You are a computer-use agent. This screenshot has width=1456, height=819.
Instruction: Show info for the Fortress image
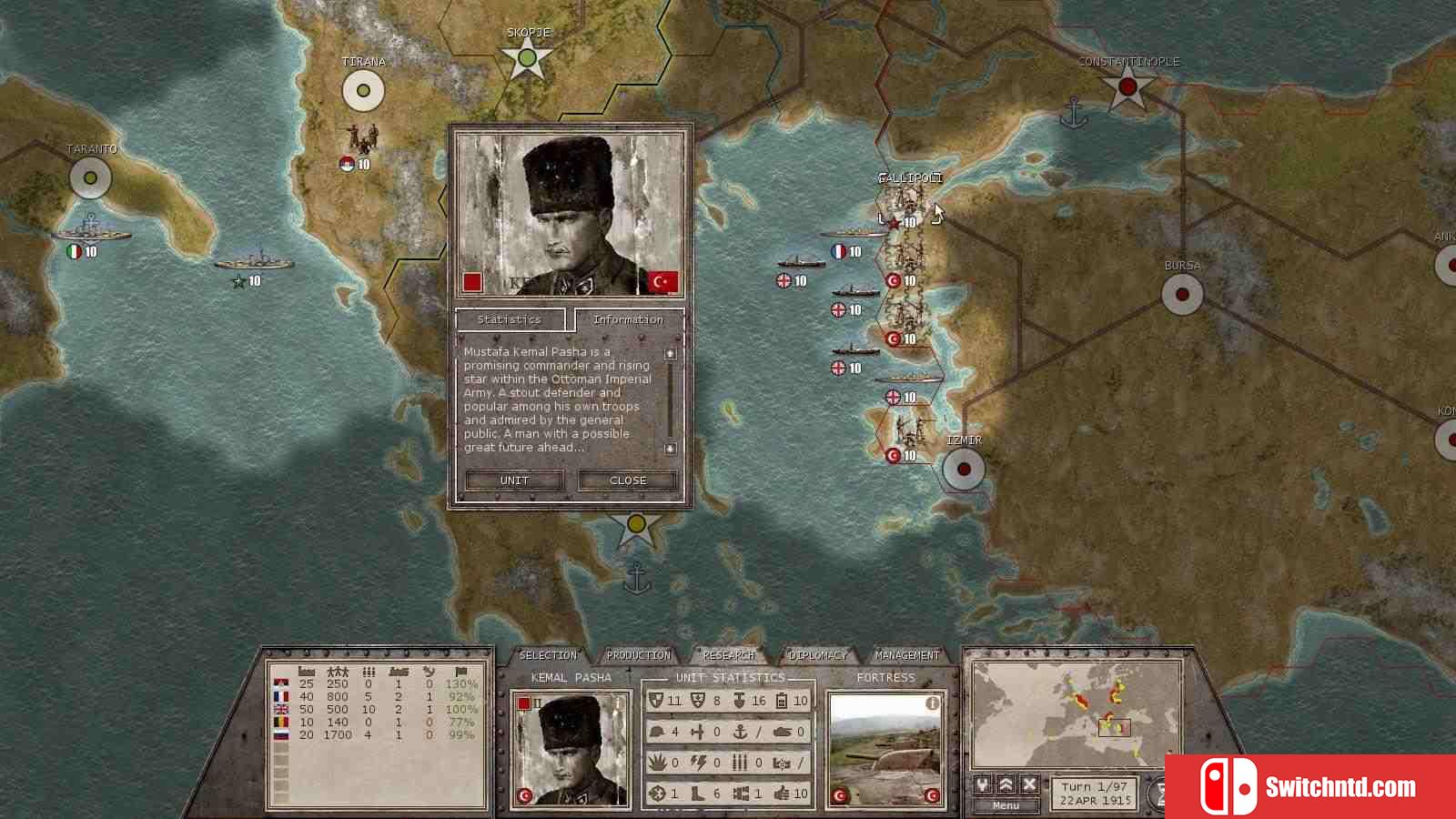click(932, 703)
